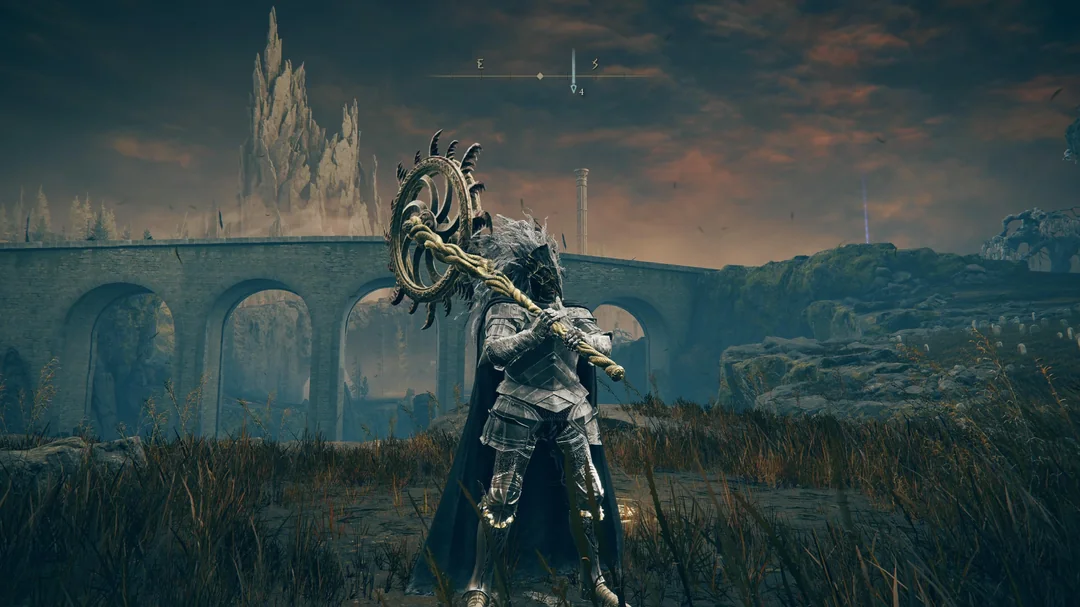This screenshot has width=1080, height=607.
Task: Click the blue beacon marker on the compass
Action: tap(574, 72)
